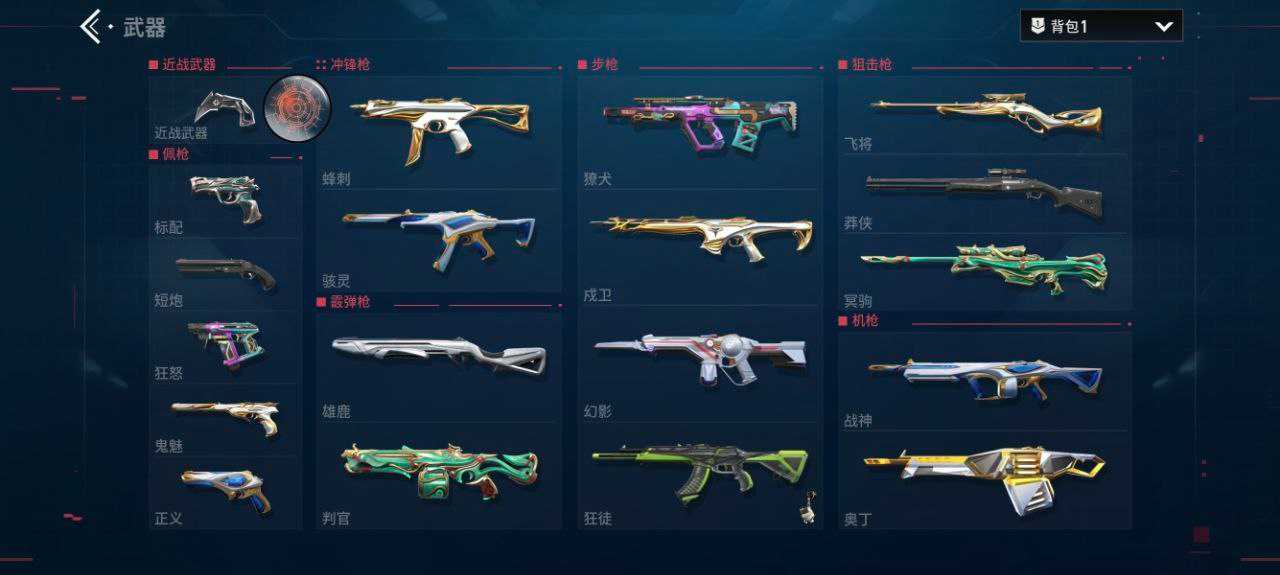This screenshot has height=575, width=1280.
Task: Pick the 狂怒 pistol slot
Action: point(225,346)
